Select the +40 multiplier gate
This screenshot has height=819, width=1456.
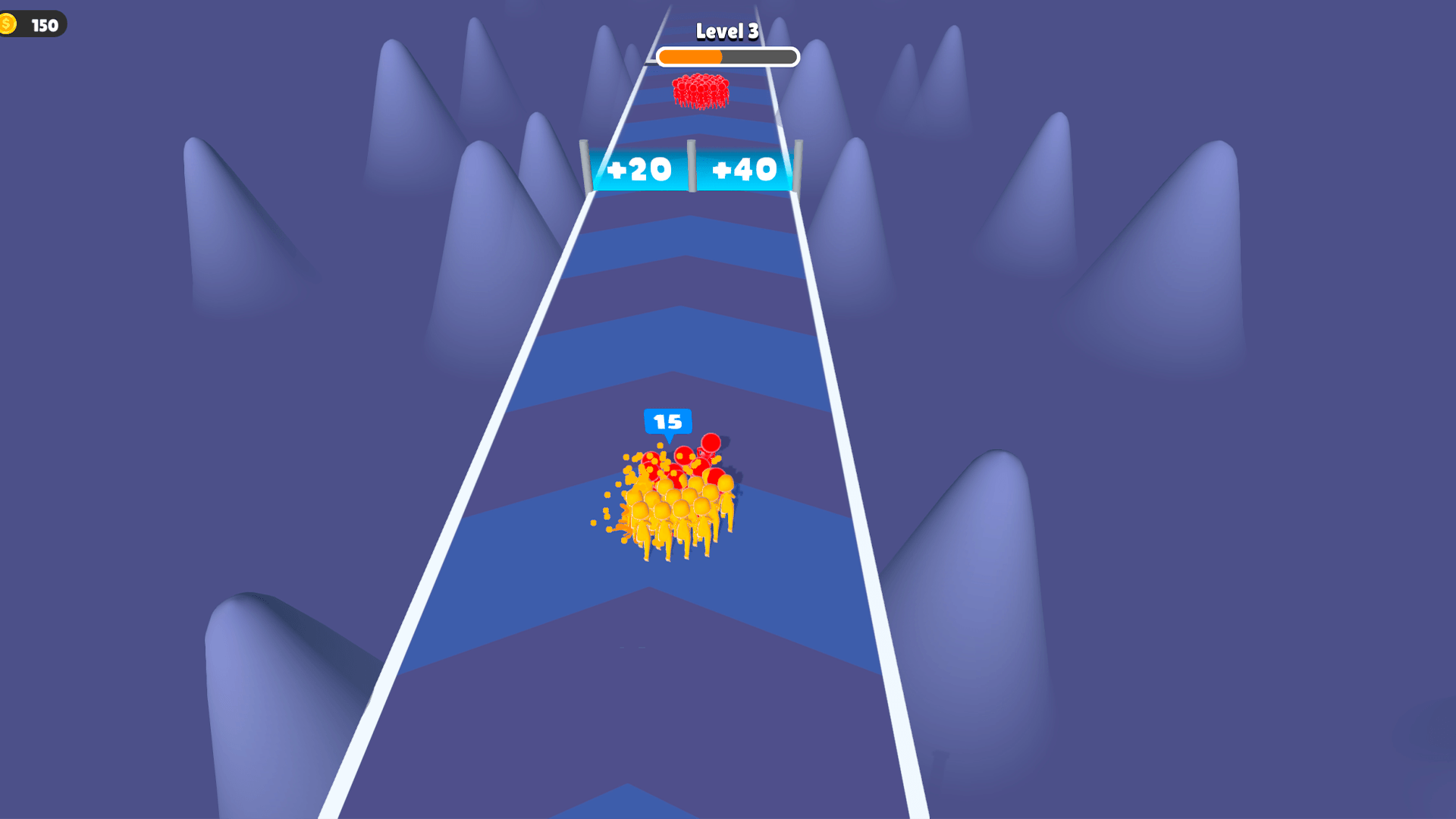point(745,169)
